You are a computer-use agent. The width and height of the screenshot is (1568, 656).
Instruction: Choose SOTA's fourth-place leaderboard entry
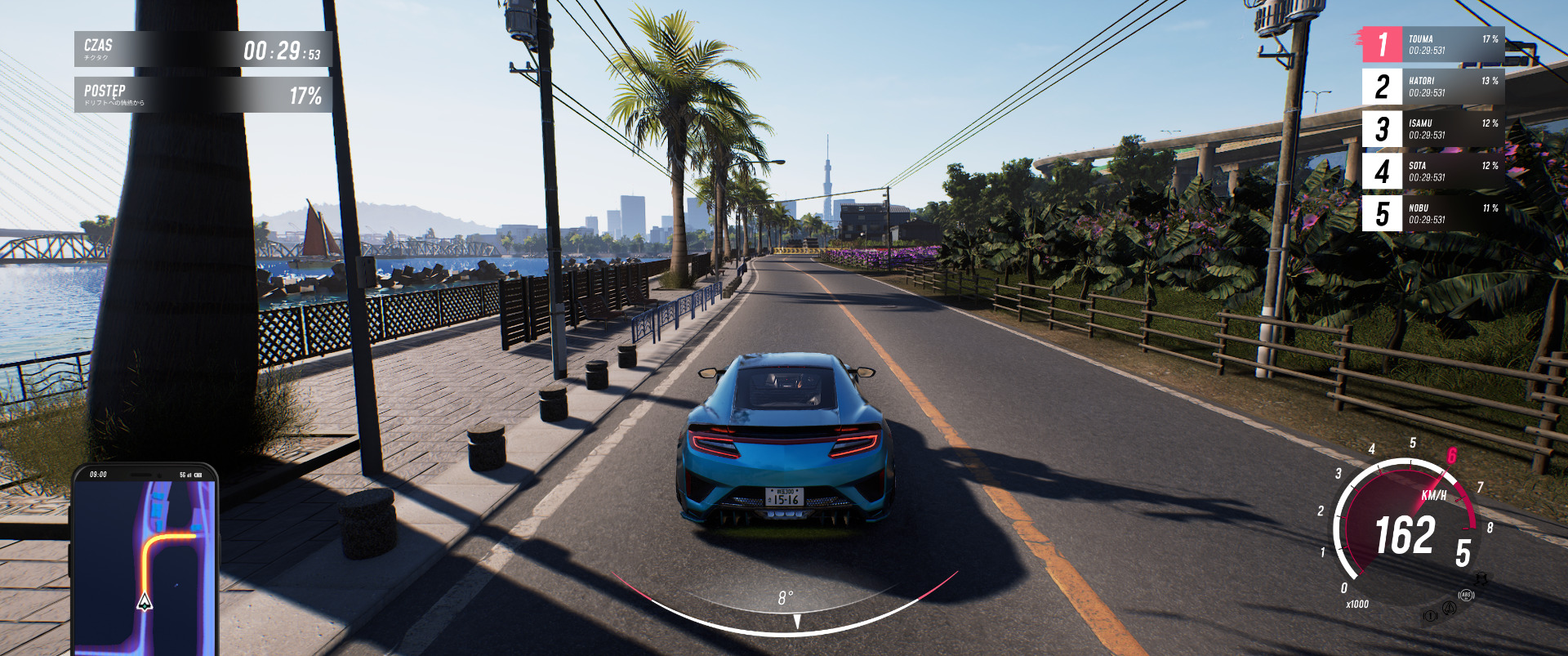(1434, 172)
